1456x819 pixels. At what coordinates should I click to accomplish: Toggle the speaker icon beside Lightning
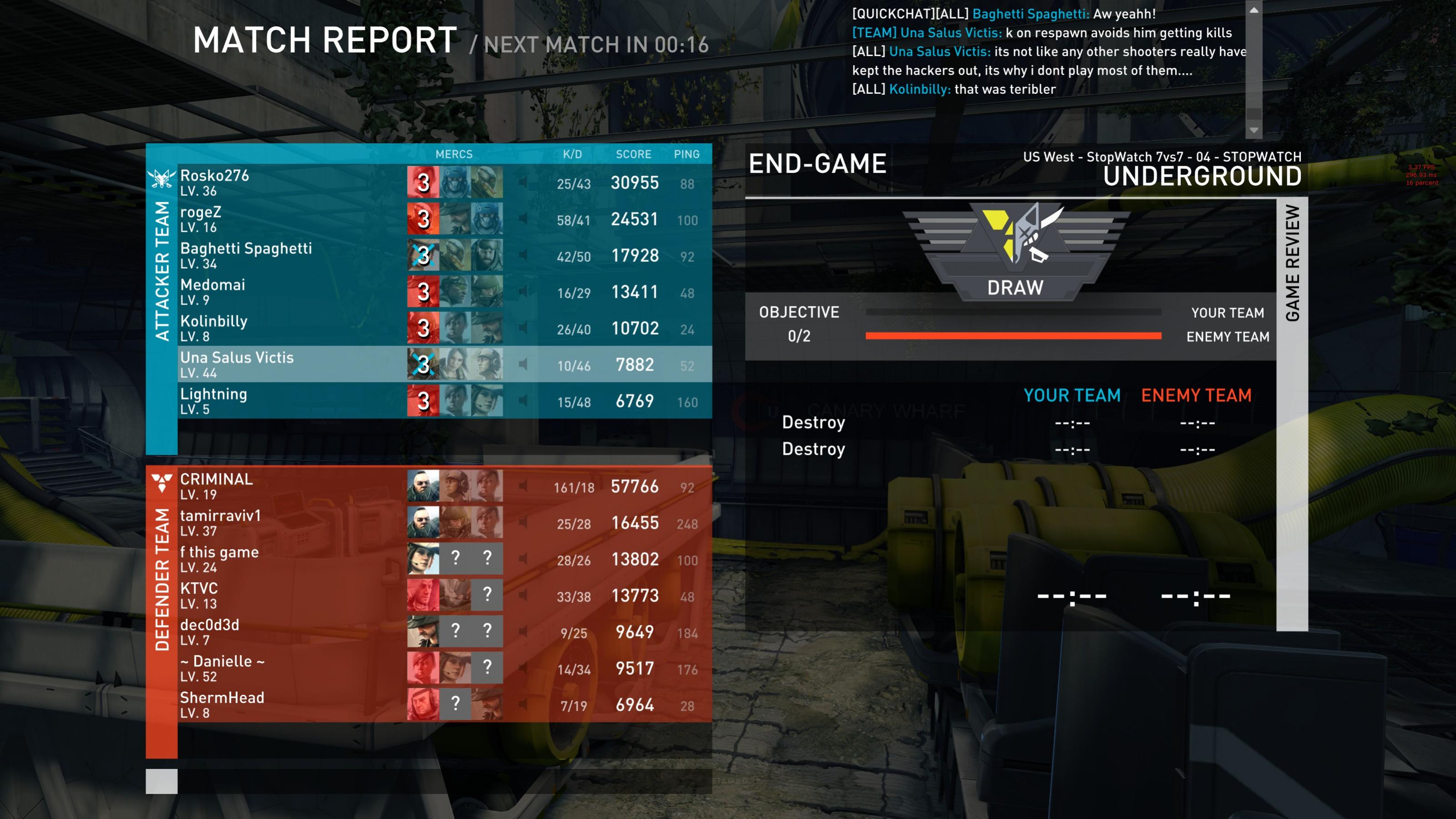(x=523, y=401)
